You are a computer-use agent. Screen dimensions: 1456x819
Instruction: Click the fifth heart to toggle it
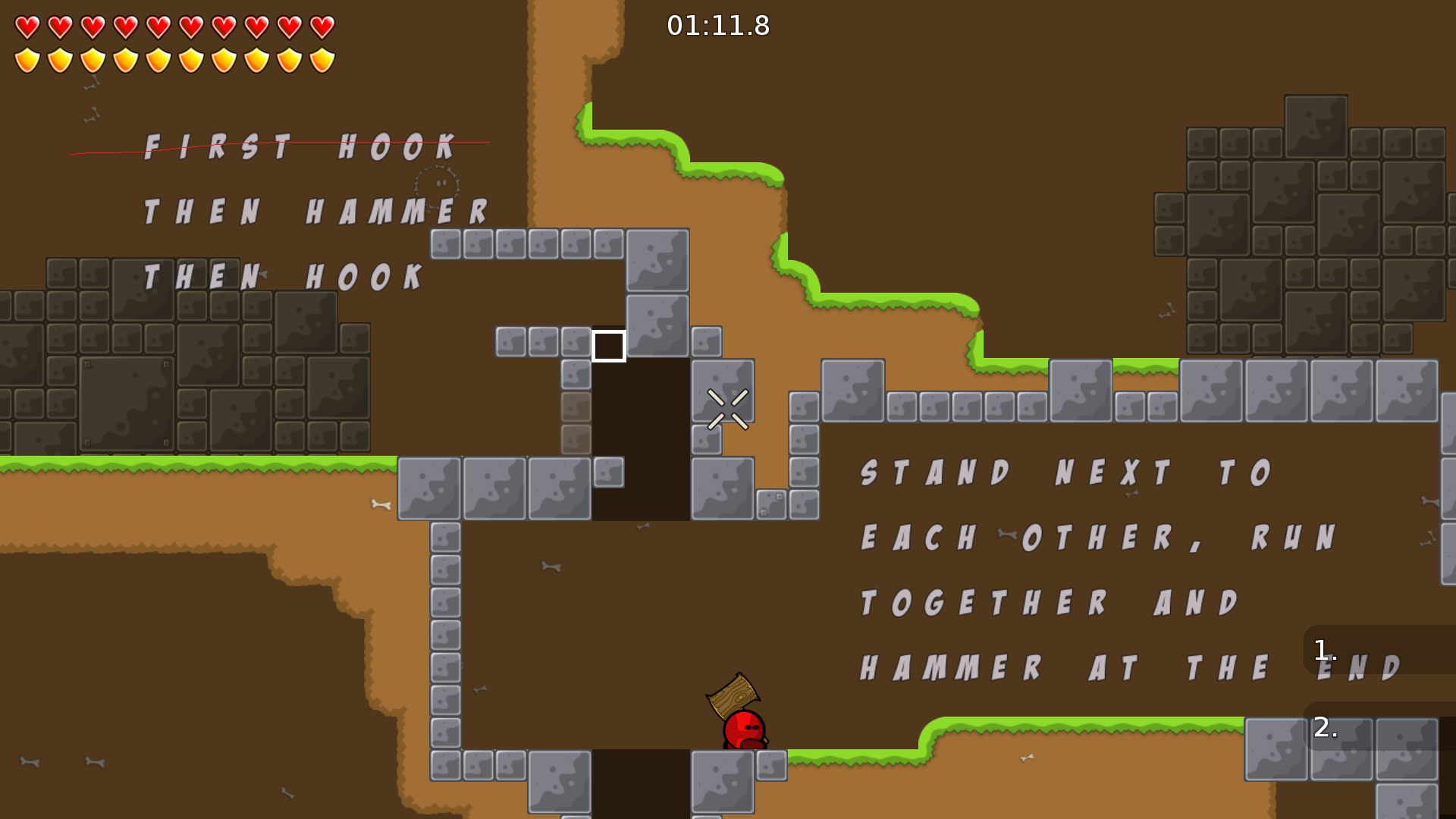point(157,26)
